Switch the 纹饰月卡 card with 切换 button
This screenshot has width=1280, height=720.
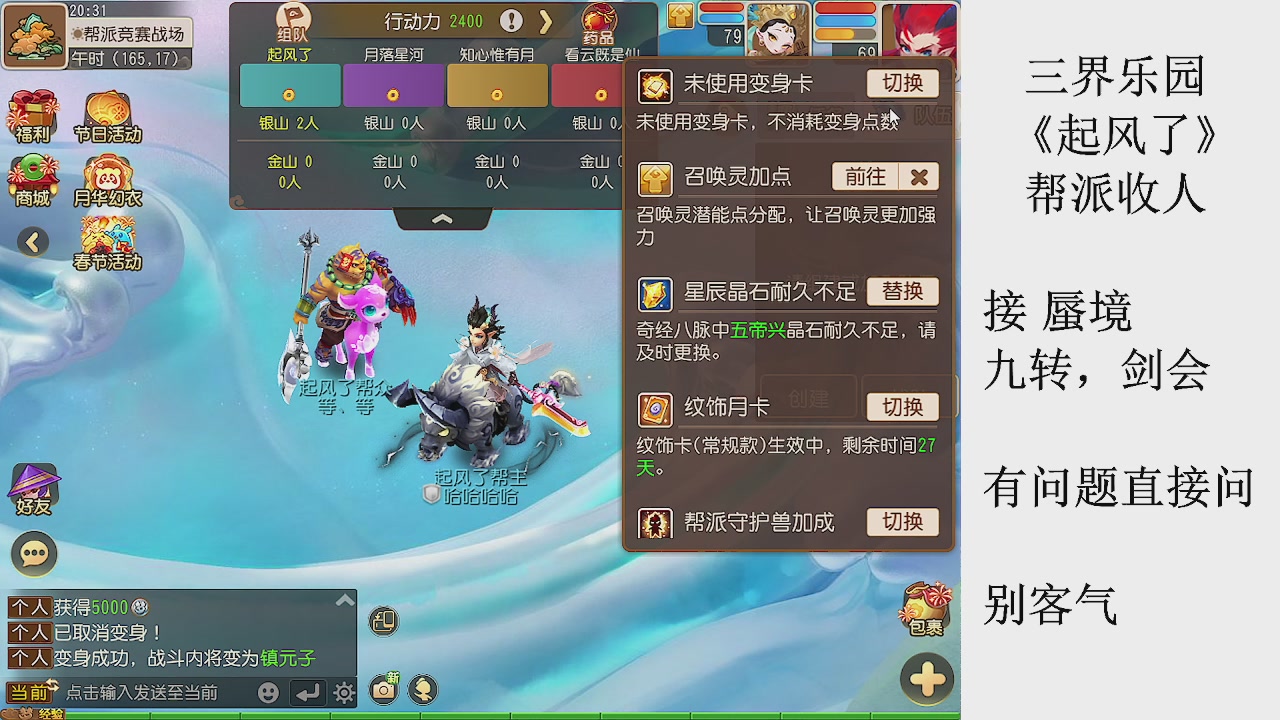pos(901,406)
